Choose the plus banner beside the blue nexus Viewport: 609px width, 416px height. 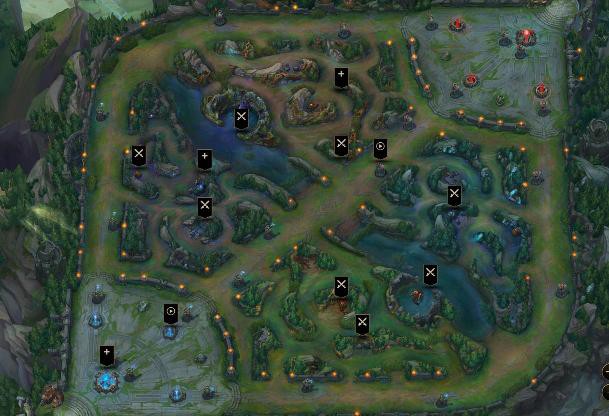coord(107,354)
